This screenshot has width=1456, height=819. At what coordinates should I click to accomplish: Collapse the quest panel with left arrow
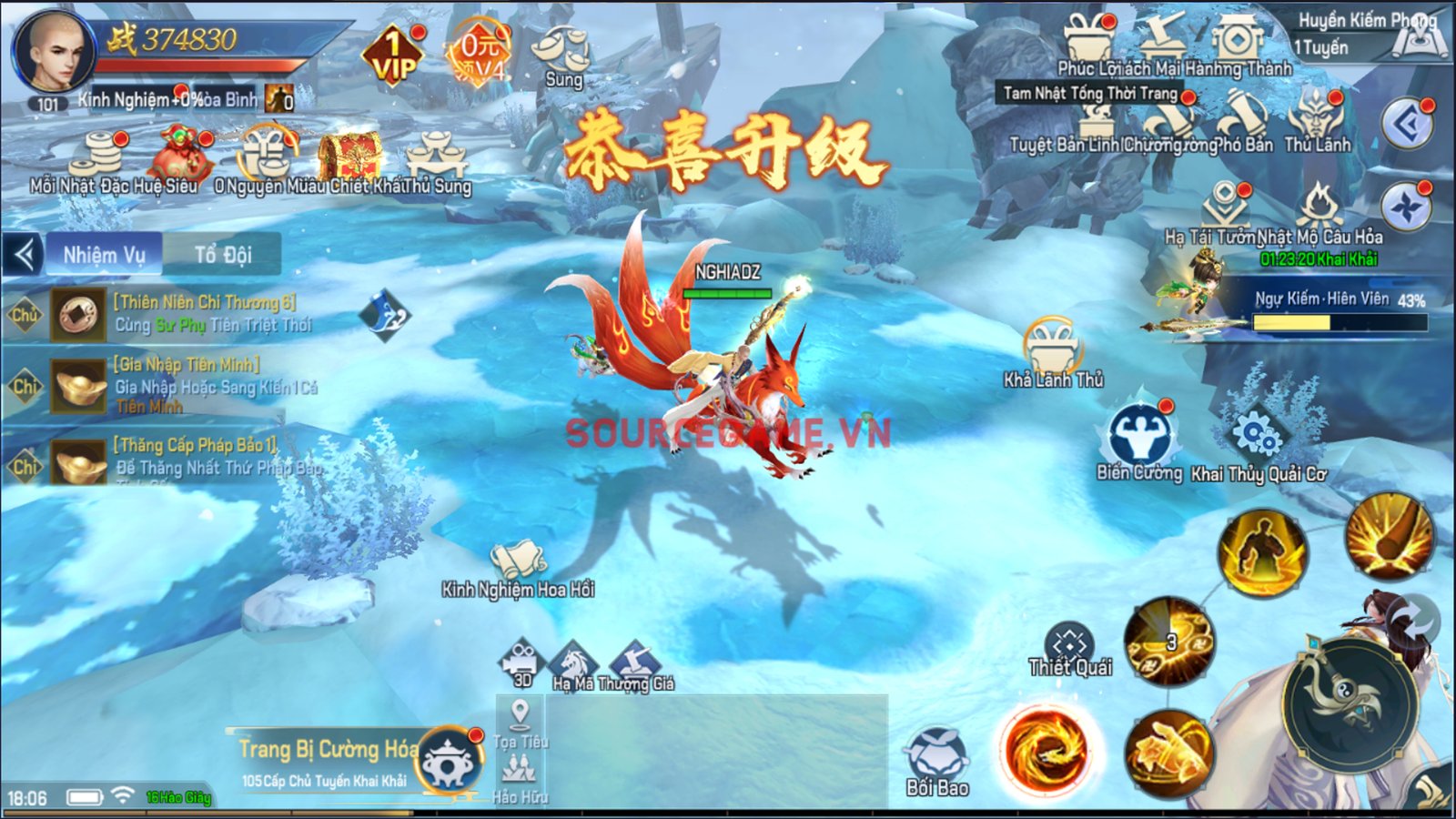[24, 255]
